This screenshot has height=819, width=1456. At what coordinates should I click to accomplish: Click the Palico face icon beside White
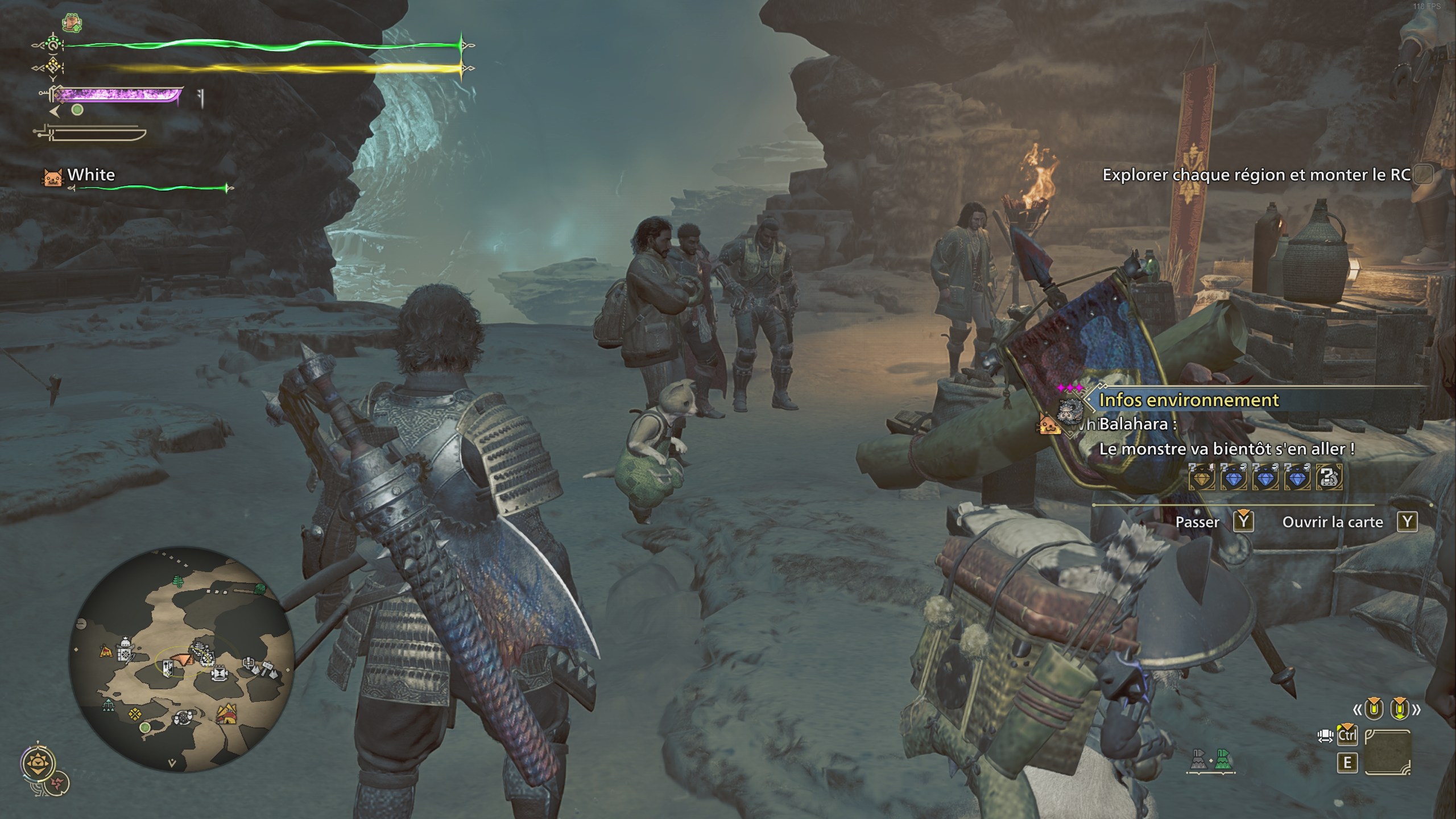point(51,176)
